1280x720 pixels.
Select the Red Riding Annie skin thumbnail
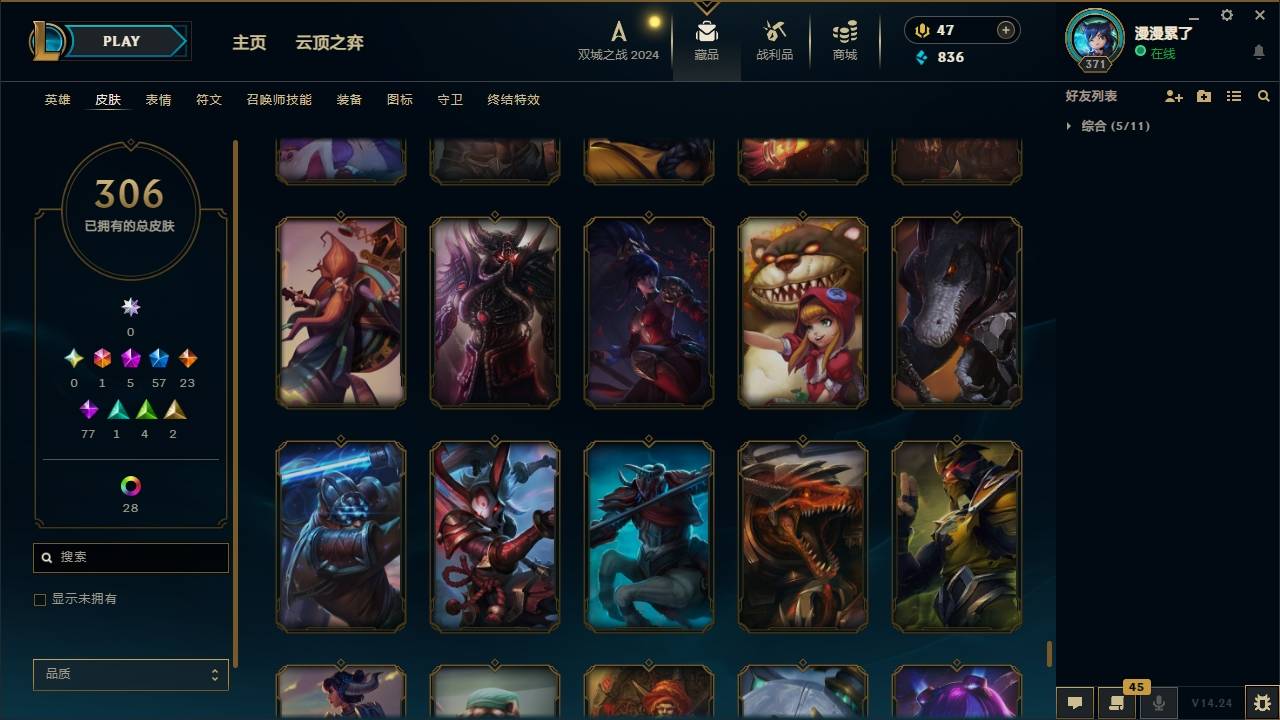pyautogui.click(x=803, y=312)
